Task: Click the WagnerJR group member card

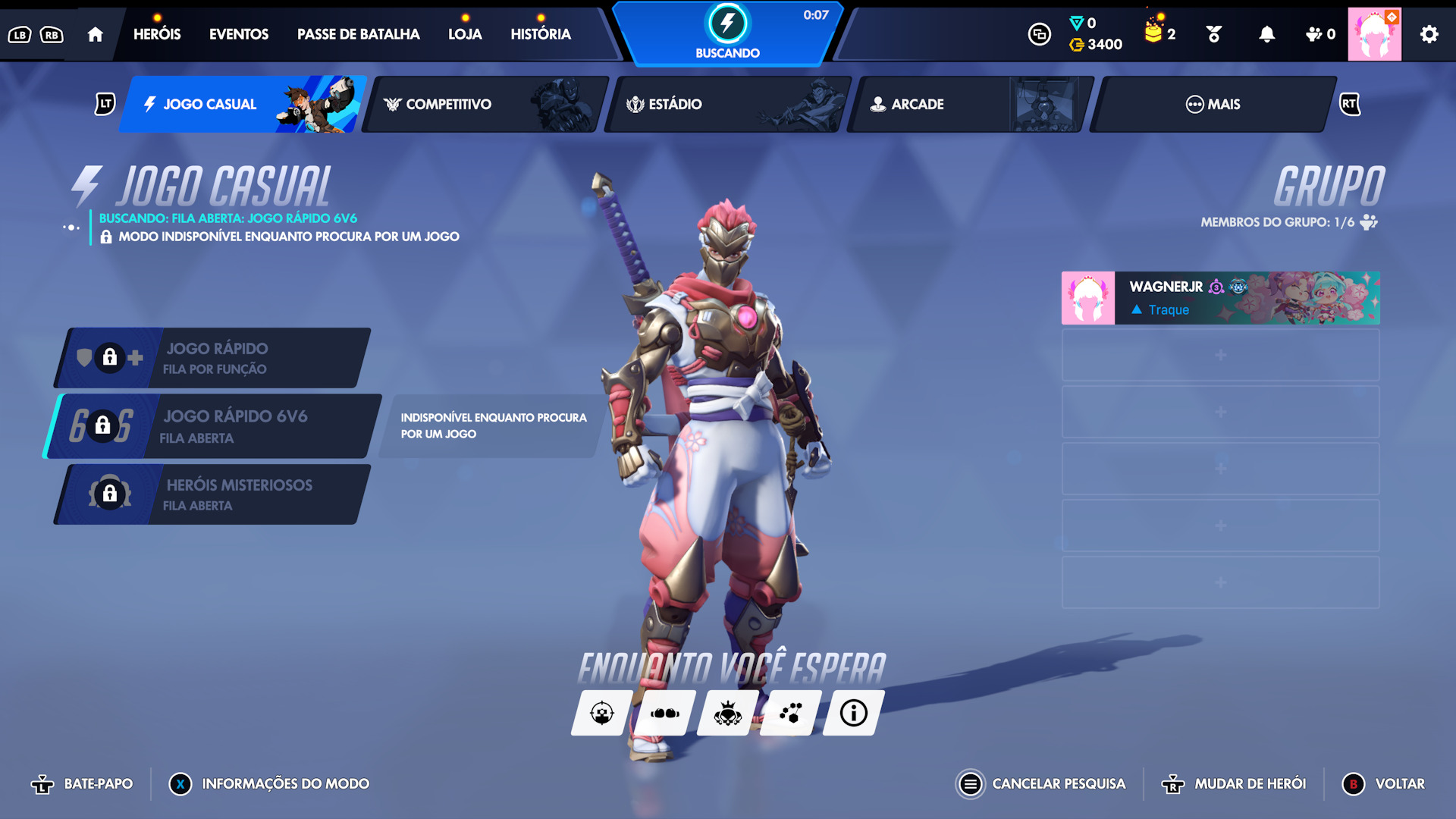Action: [x=1220, y=298]
